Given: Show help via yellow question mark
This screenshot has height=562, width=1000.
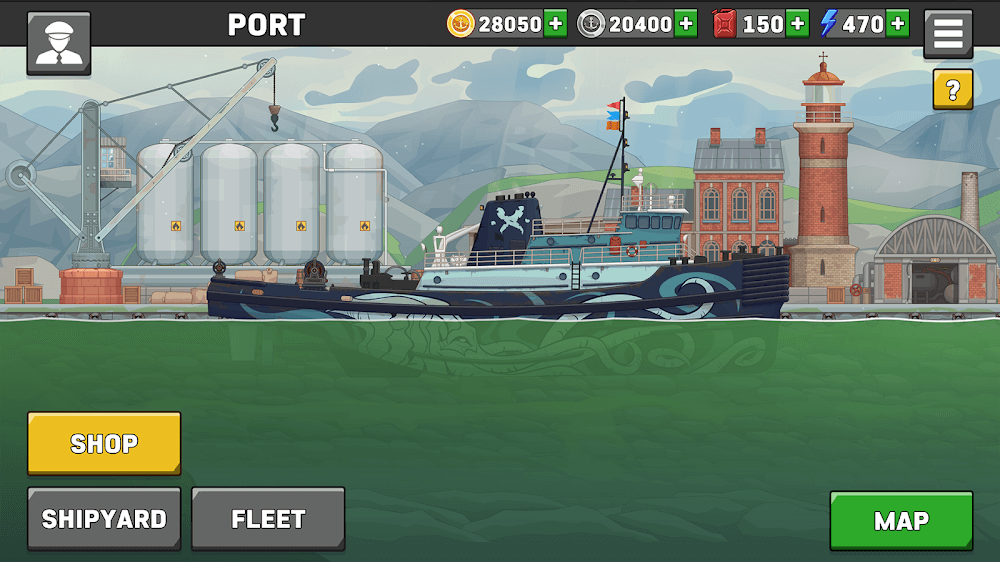Looking at the screenshot, I should click(x=952, y=90).
